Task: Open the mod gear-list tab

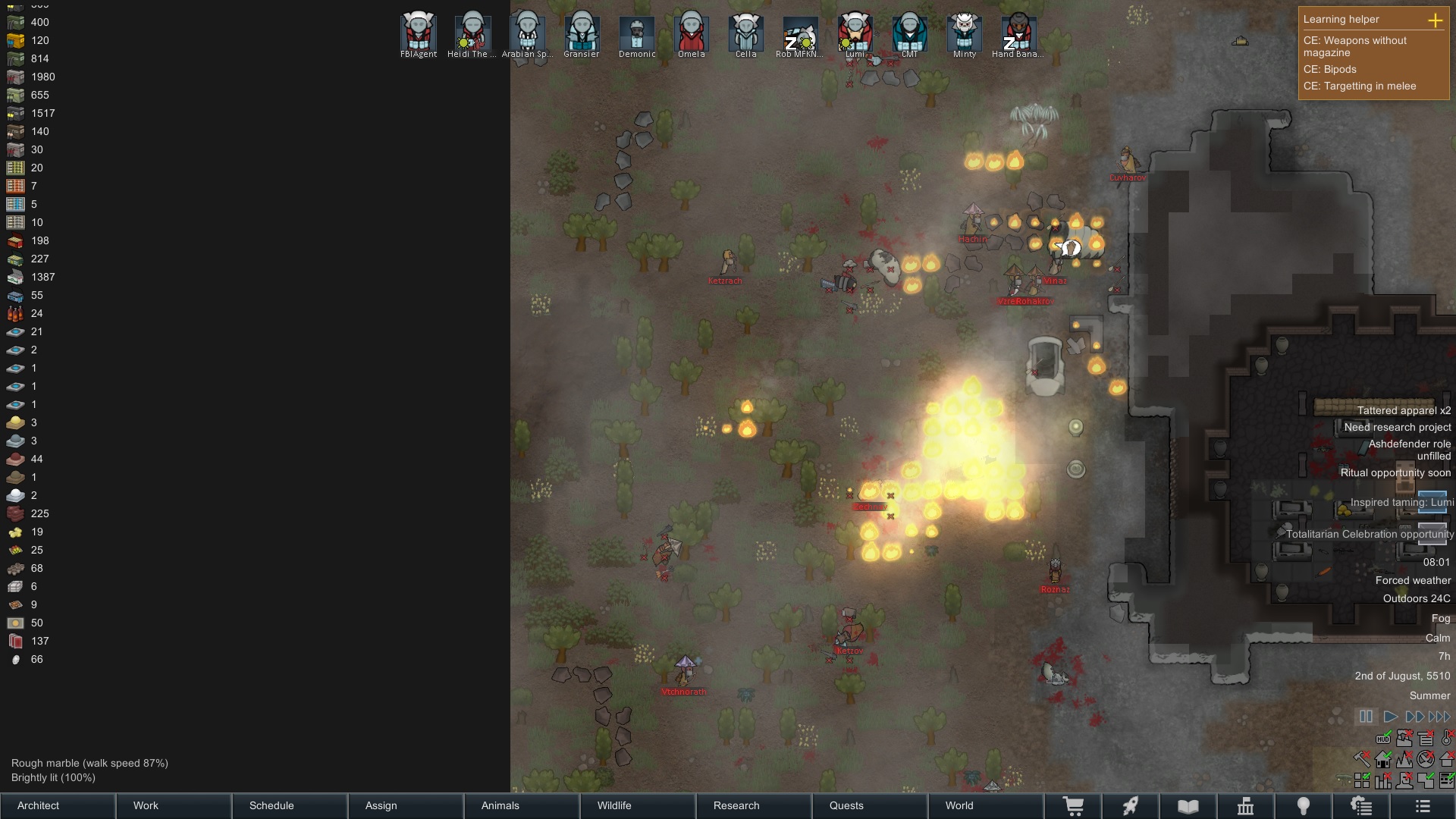Action: click(x=1363, y=806)
